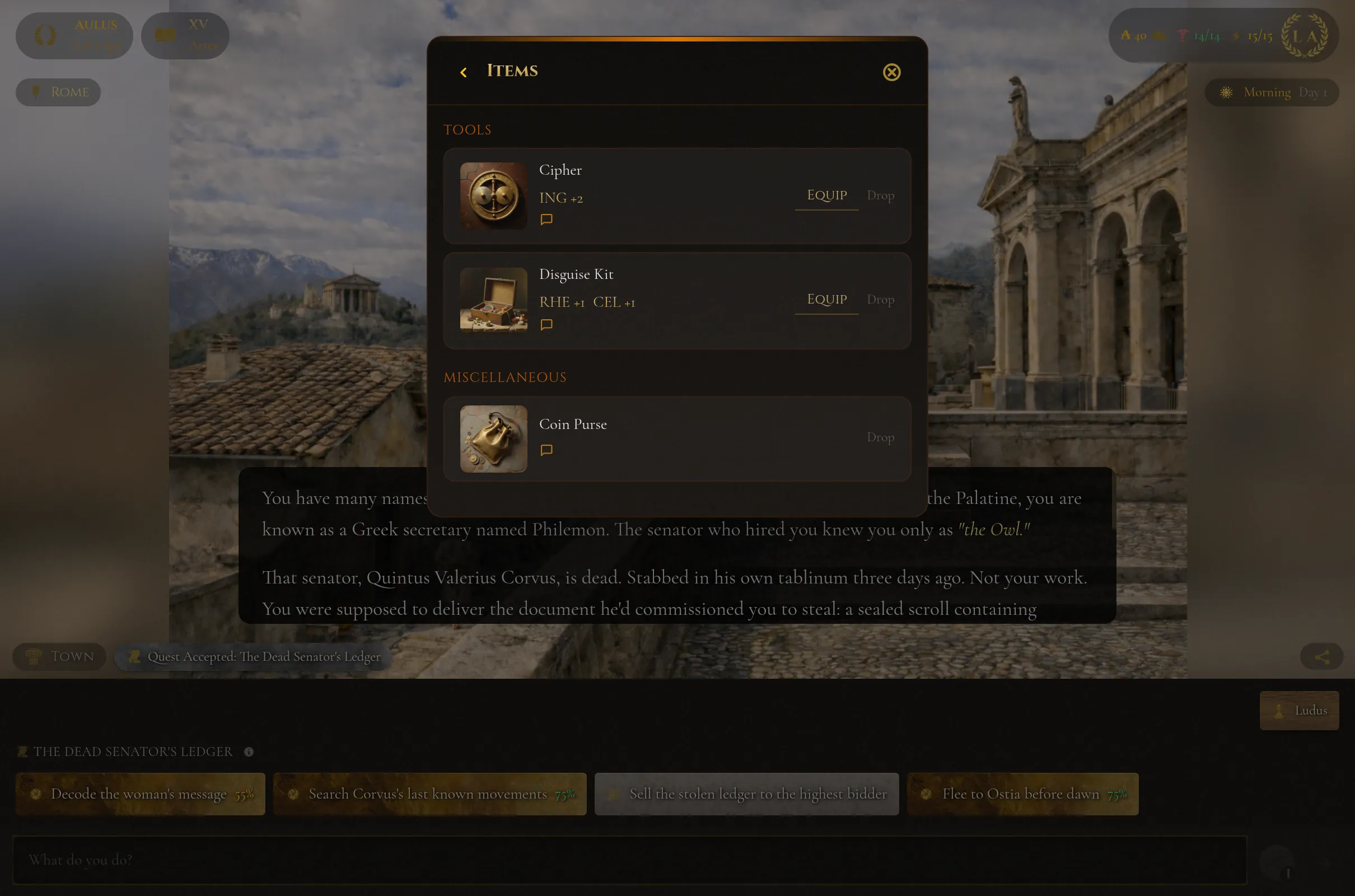Screen dimensions: 1355x896
Task: Drop the Coin Purse
Action: pos(880,437)
